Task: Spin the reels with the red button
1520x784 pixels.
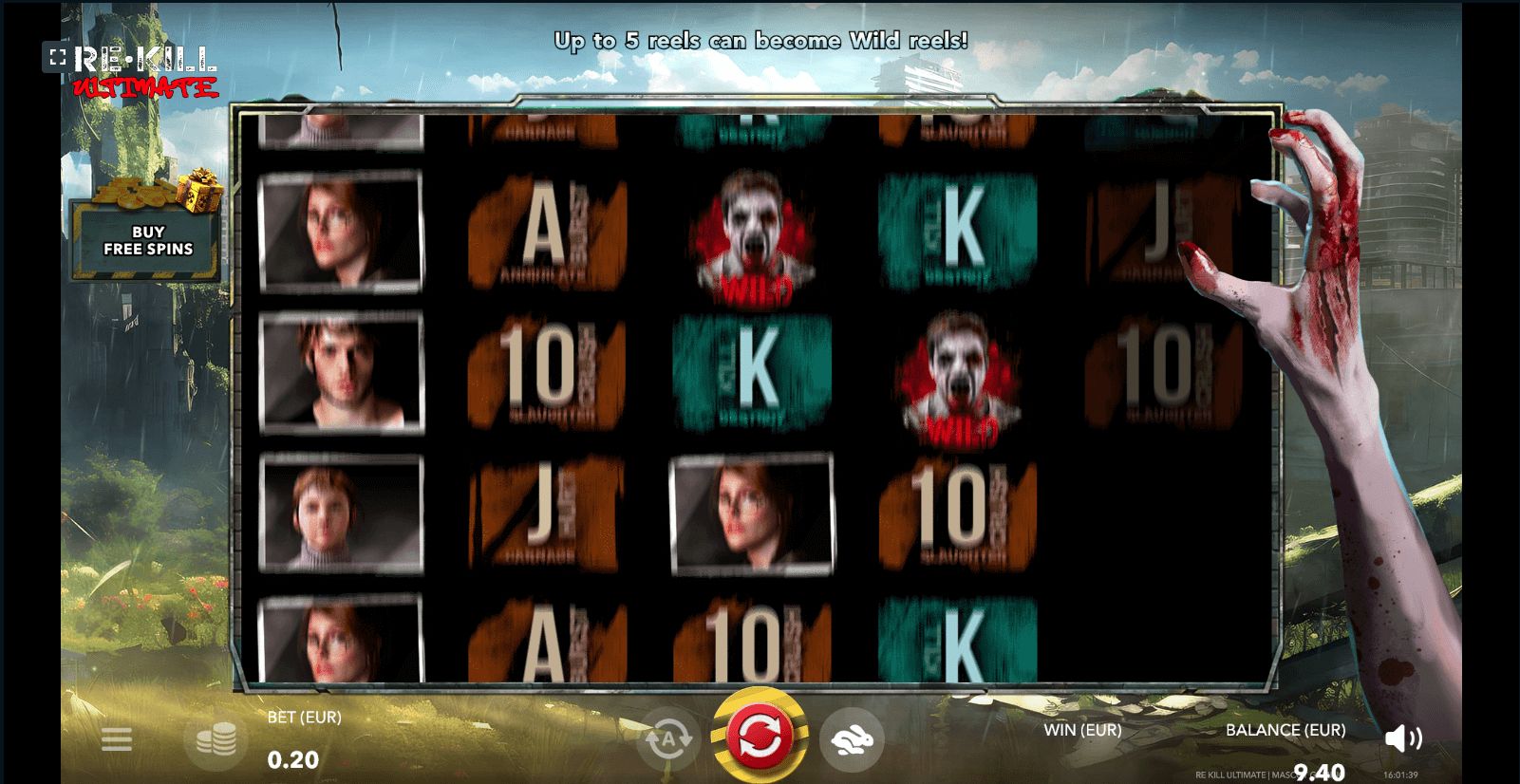Action: [759, 737]
